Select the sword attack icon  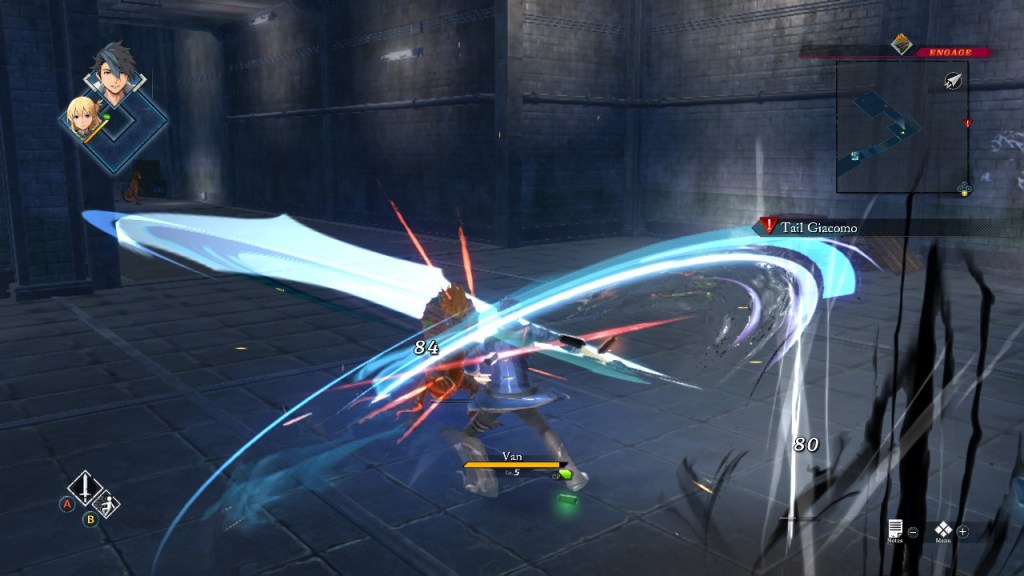pyautogui.click(x=85, y=490)
